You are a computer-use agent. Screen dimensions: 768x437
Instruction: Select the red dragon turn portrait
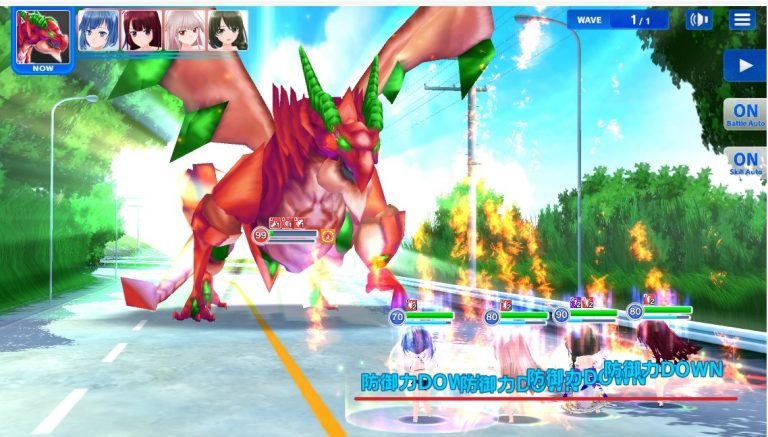pyautogui.click(x=42, y=38)
